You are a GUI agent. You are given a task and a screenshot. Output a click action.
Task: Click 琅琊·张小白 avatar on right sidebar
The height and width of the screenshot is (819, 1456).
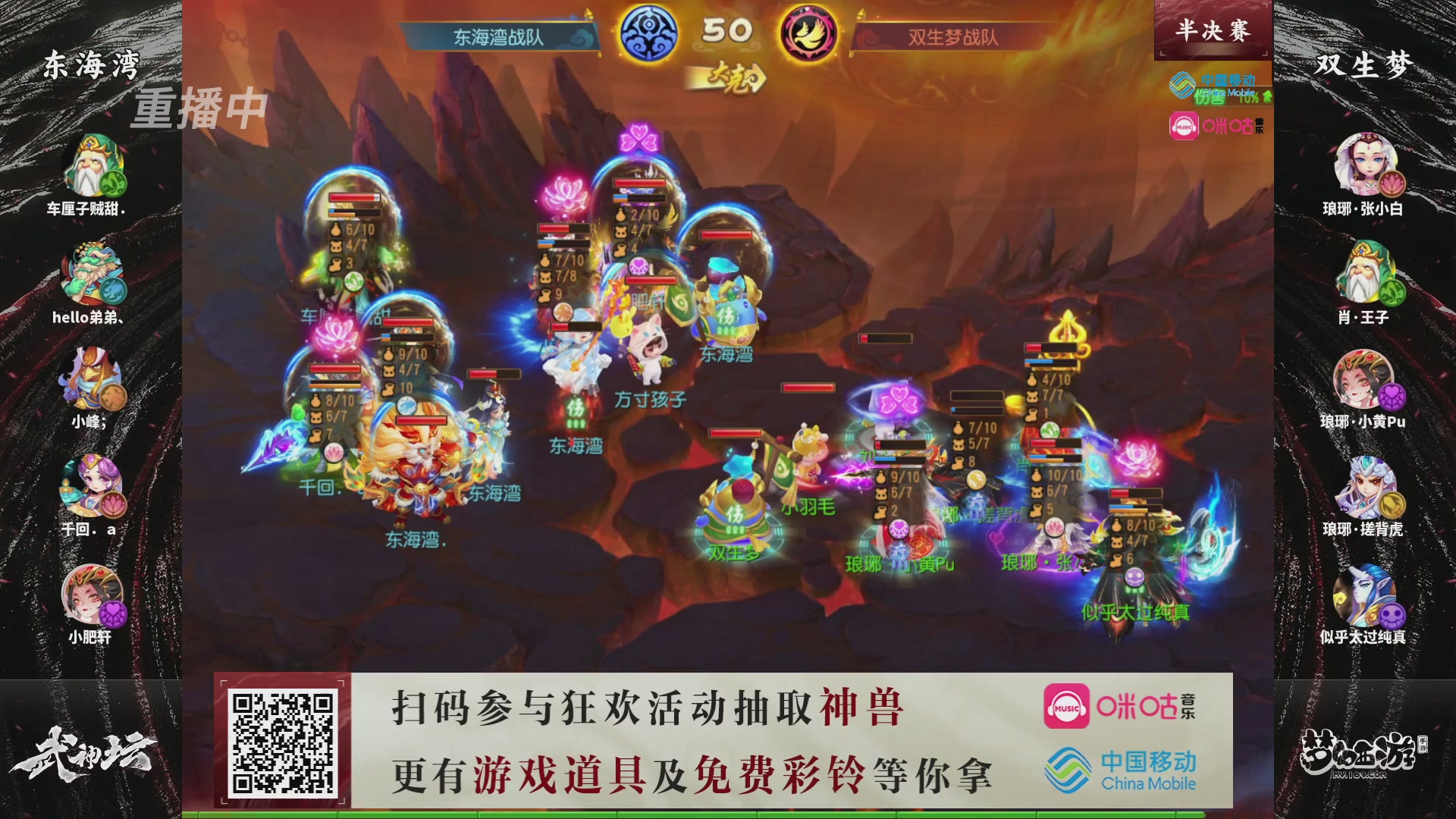coord(1367,163)
